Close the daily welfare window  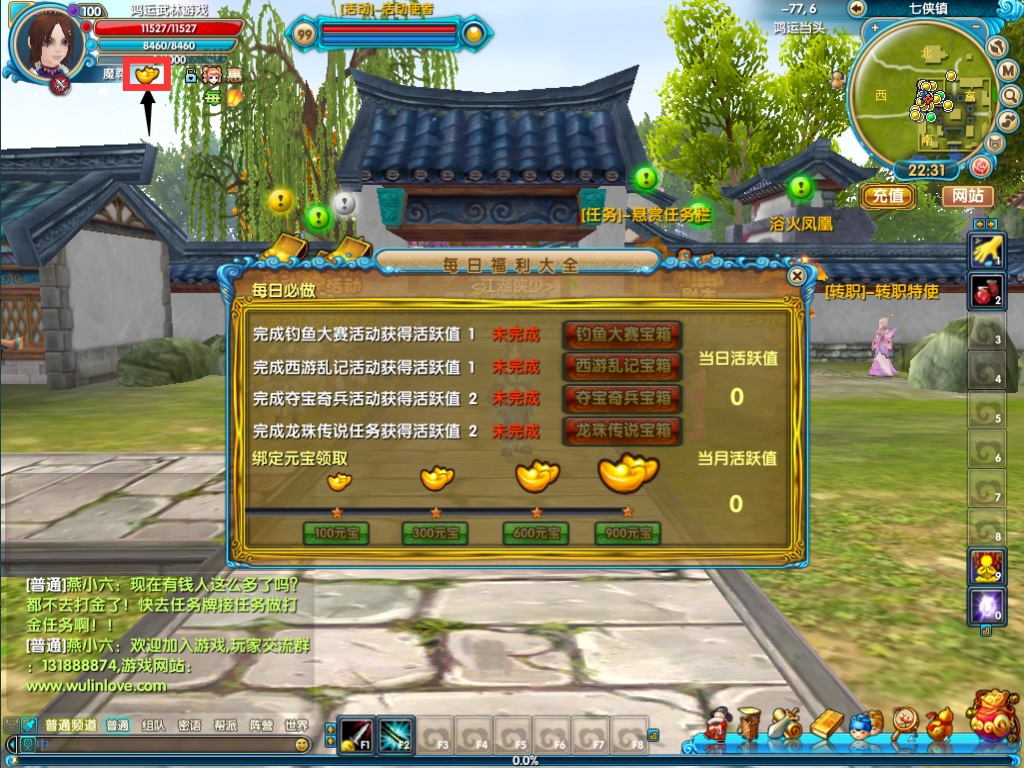(797, 275)
